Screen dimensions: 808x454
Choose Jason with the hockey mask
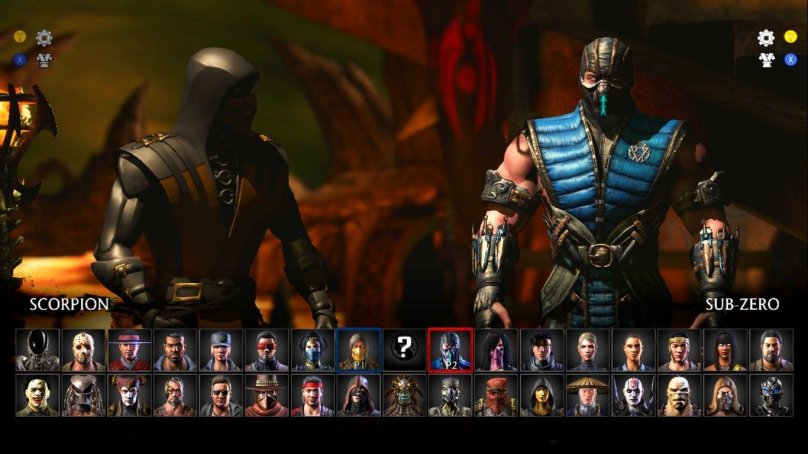pyautogui.click(x=84, y=351)
